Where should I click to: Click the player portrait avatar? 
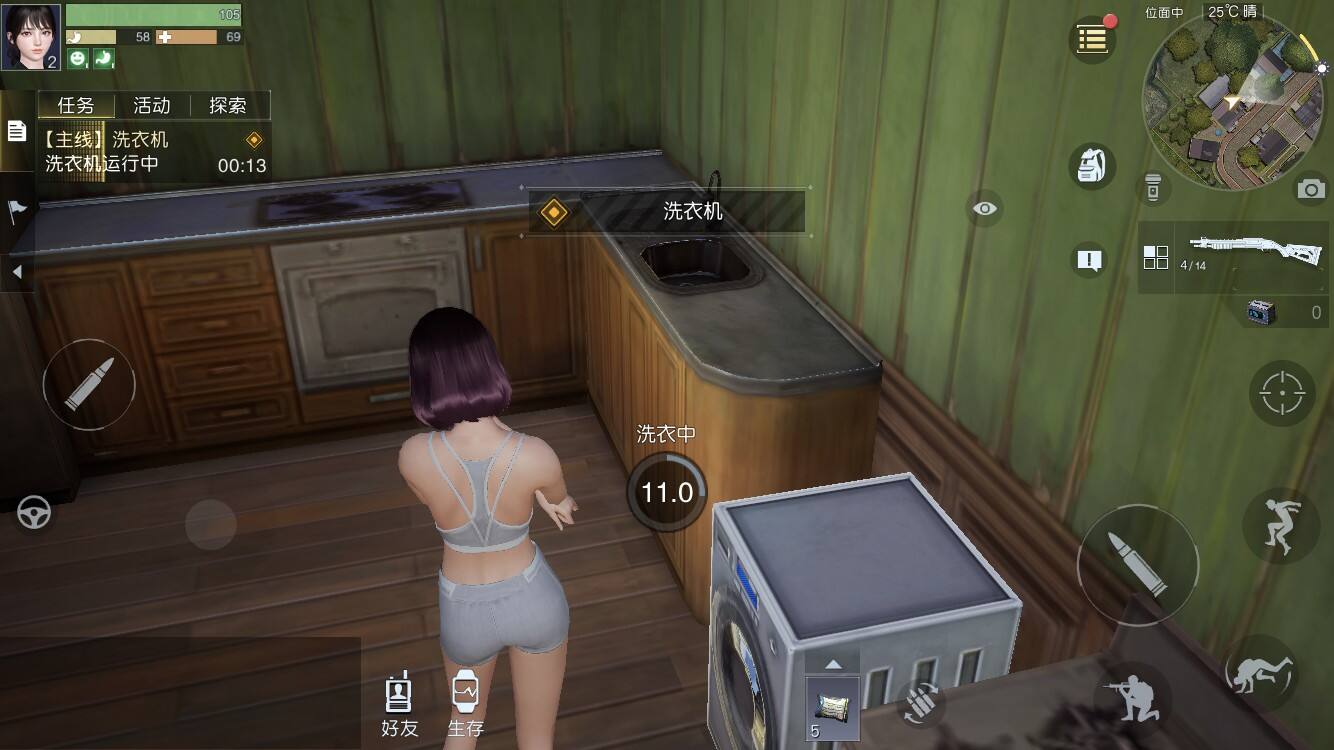(31, 37)
